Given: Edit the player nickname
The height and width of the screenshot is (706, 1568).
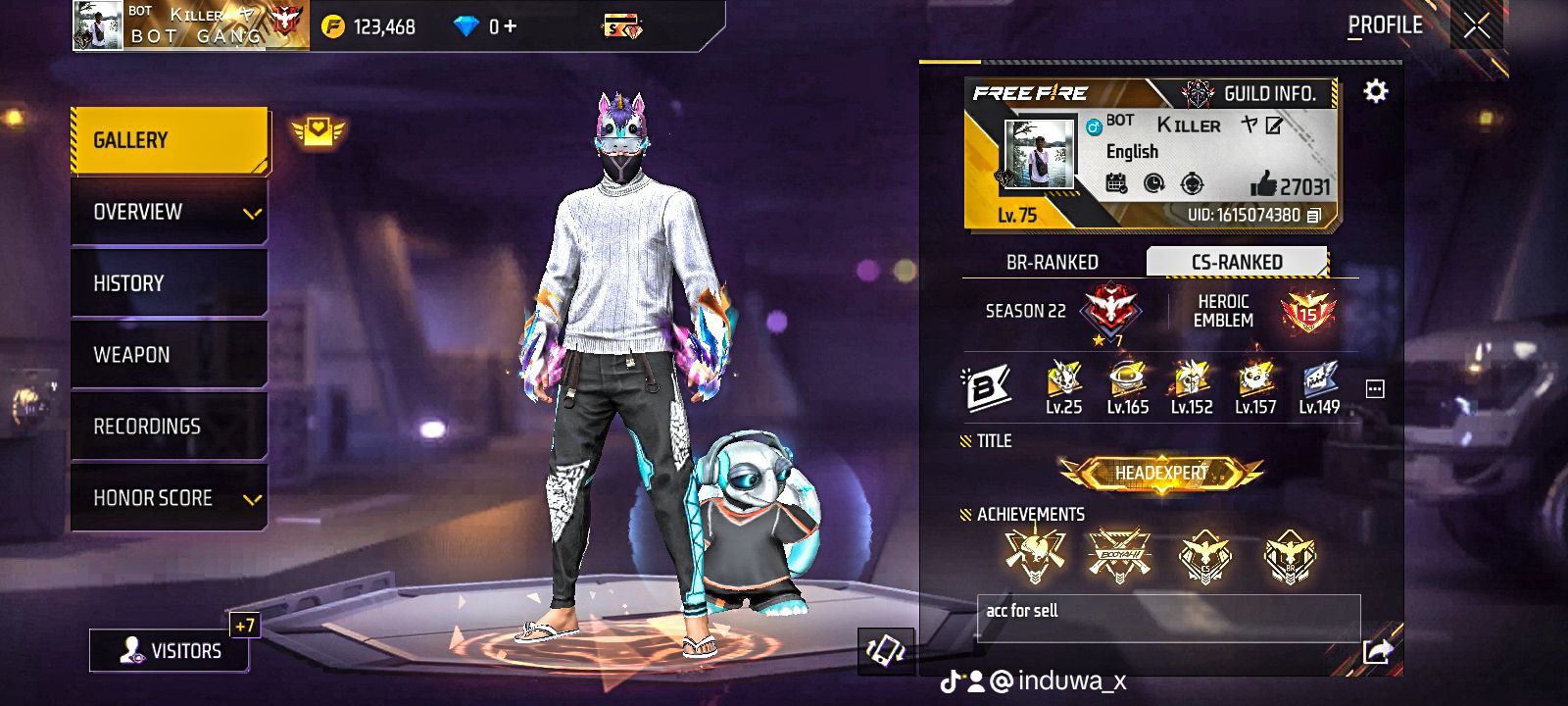Looking at the screenshot, I should [1273, 126].
